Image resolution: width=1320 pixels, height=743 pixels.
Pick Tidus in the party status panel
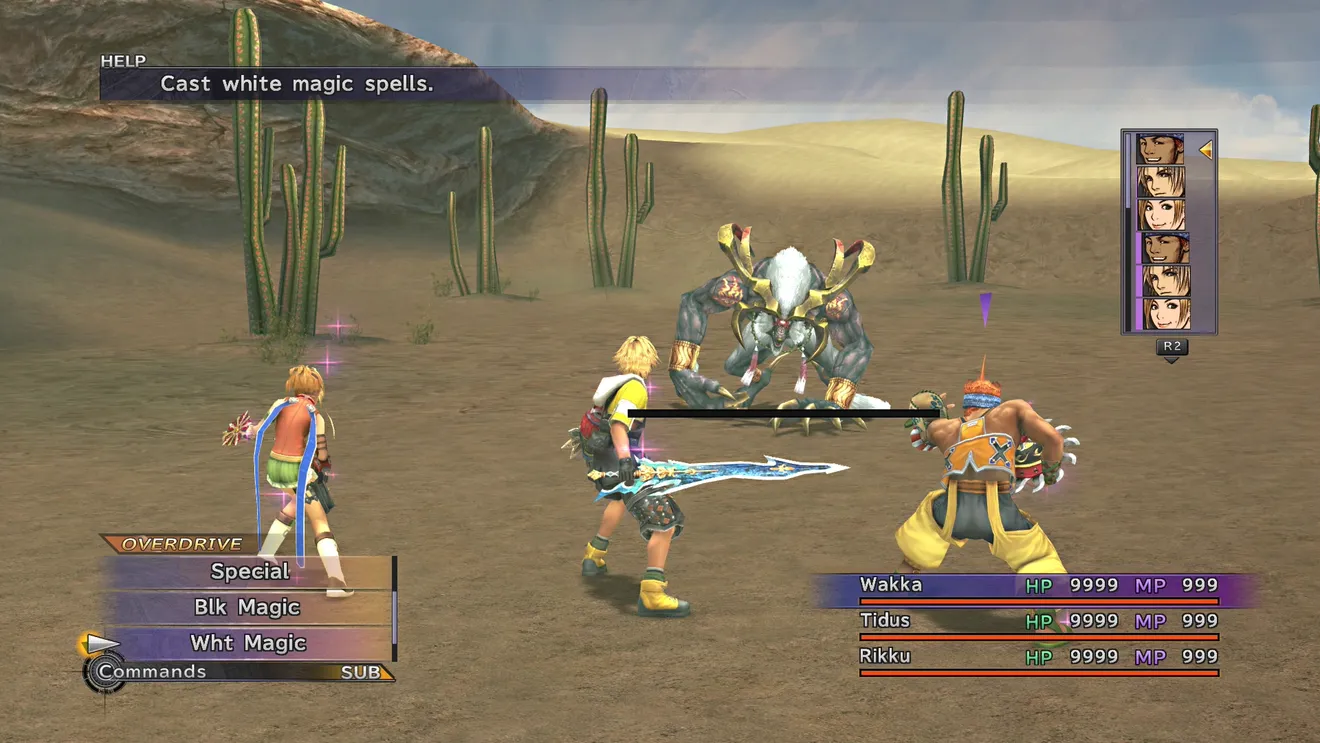coord(1038,622)
